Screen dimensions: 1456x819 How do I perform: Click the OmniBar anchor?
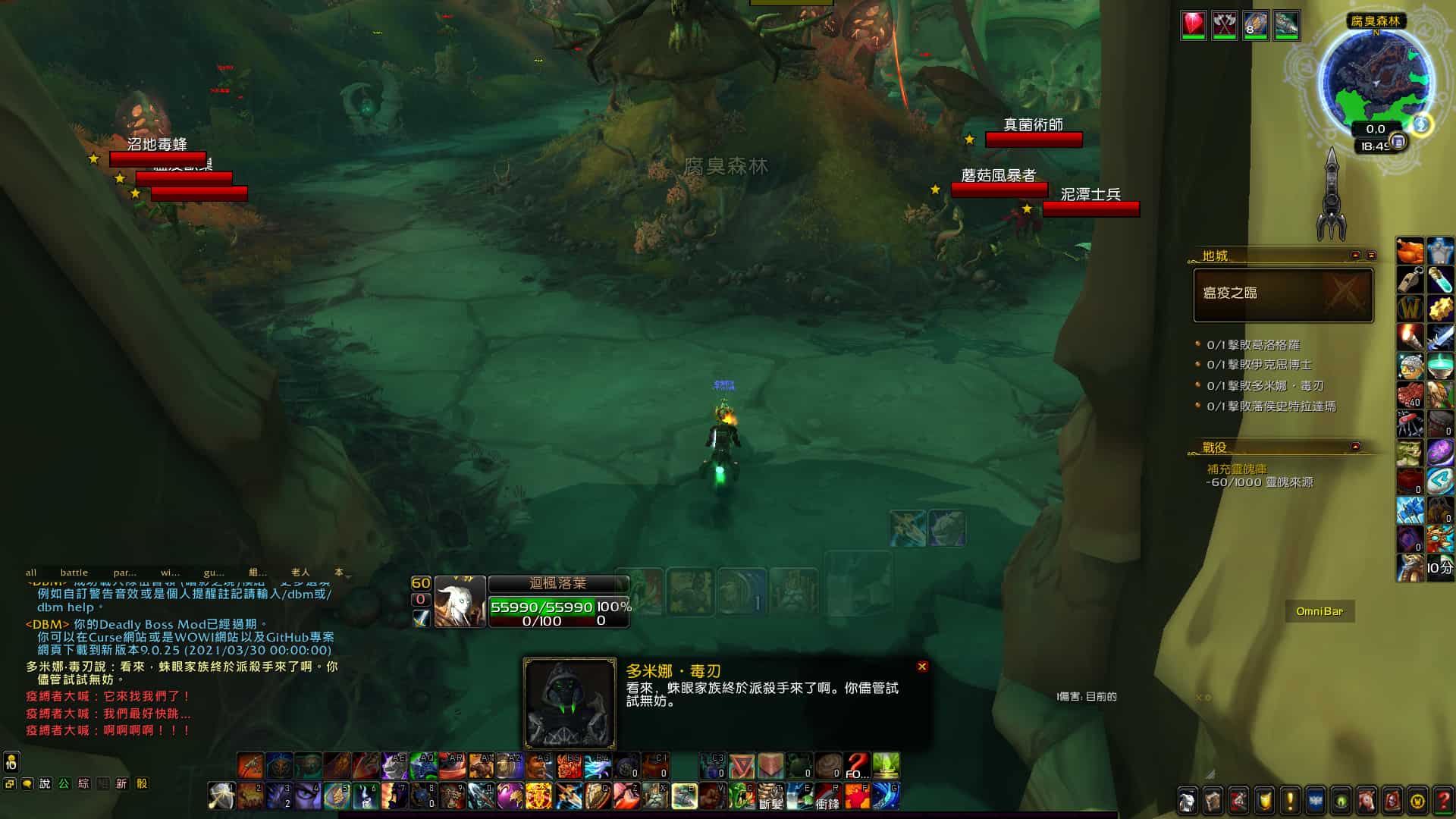1319,611
